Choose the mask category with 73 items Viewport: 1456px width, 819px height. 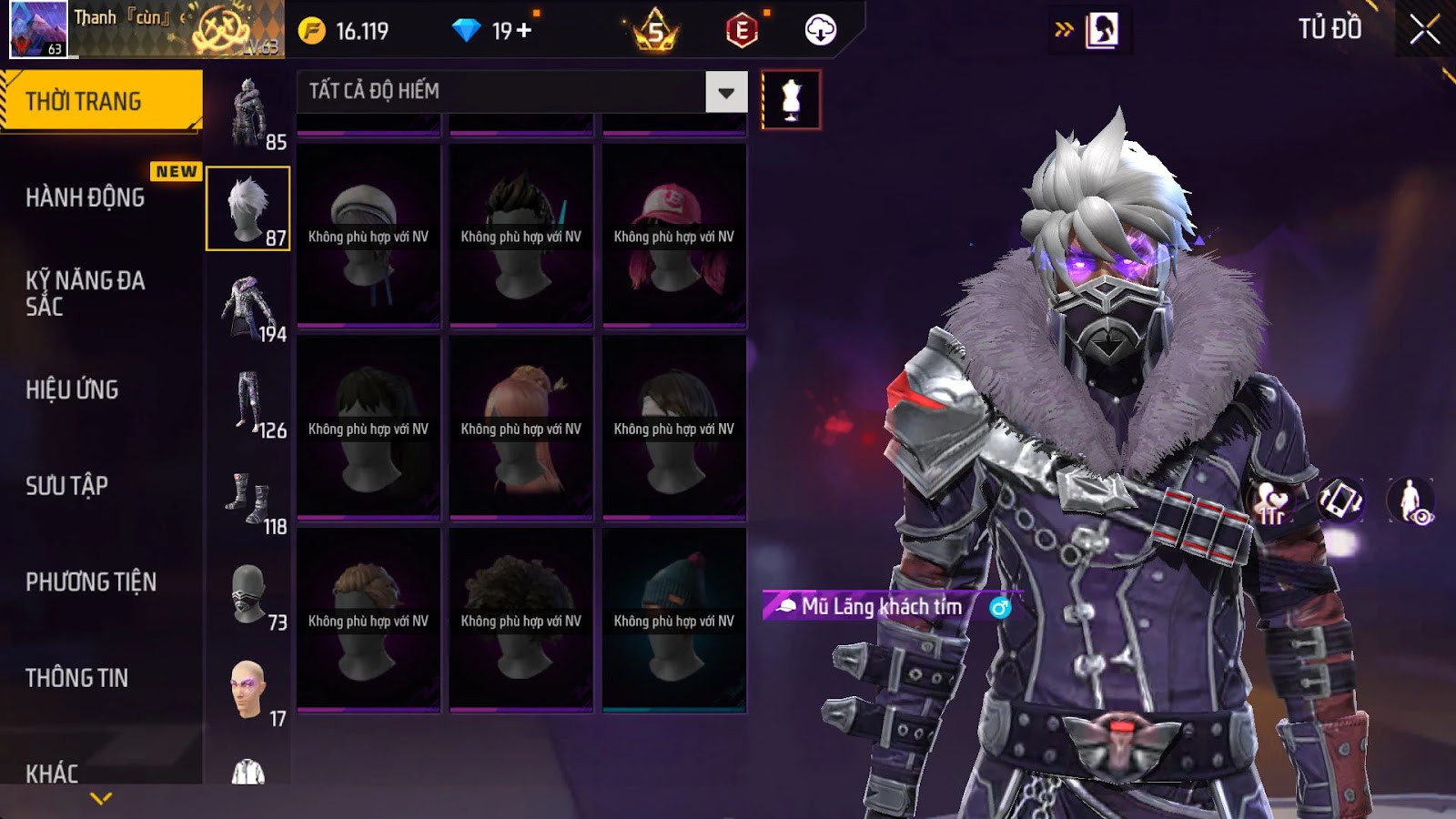pos(248,595)
